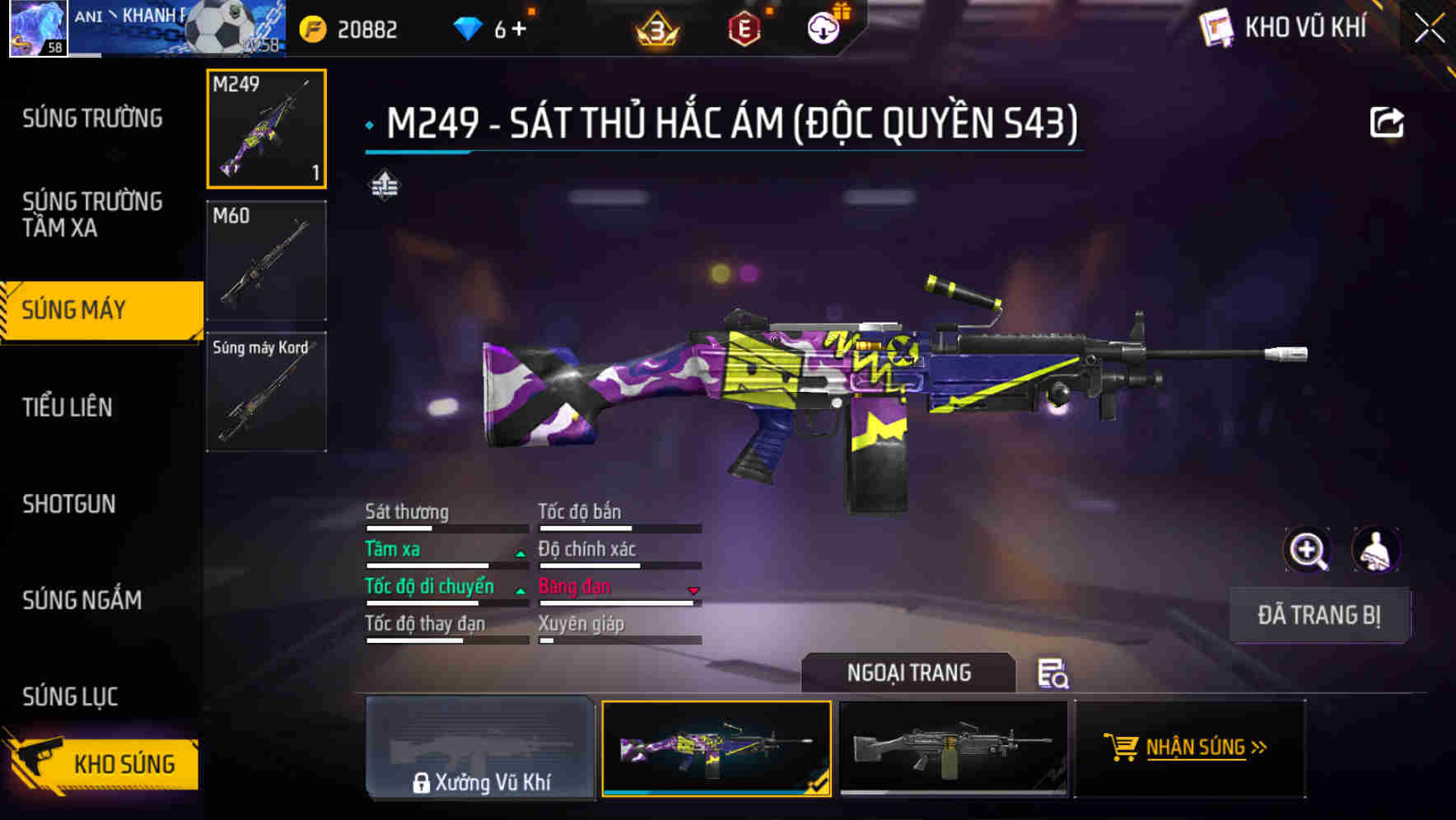Open the NGOẠI TRANG tab
This screenshot has width=1456, height=820.
pos(909,673)
